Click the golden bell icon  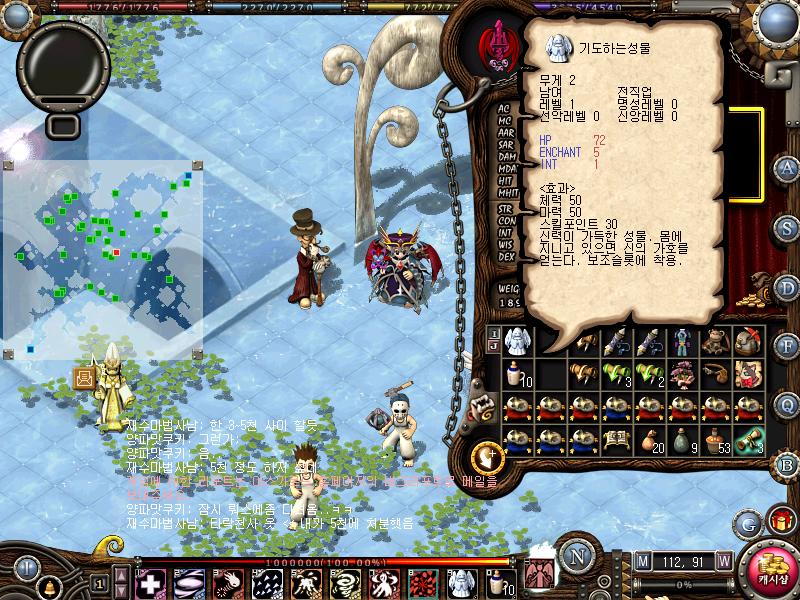47,585
